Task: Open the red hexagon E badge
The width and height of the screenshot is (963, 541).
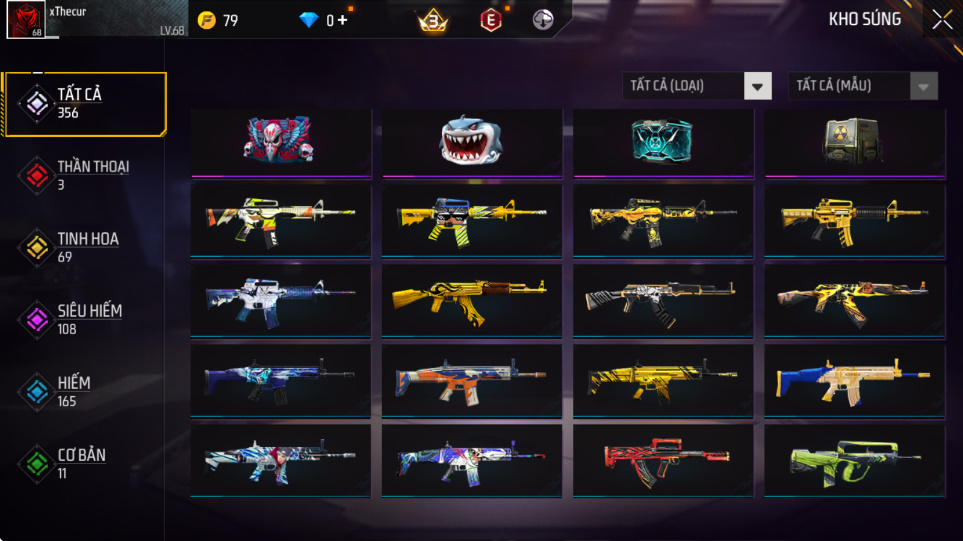Action: 490,20
